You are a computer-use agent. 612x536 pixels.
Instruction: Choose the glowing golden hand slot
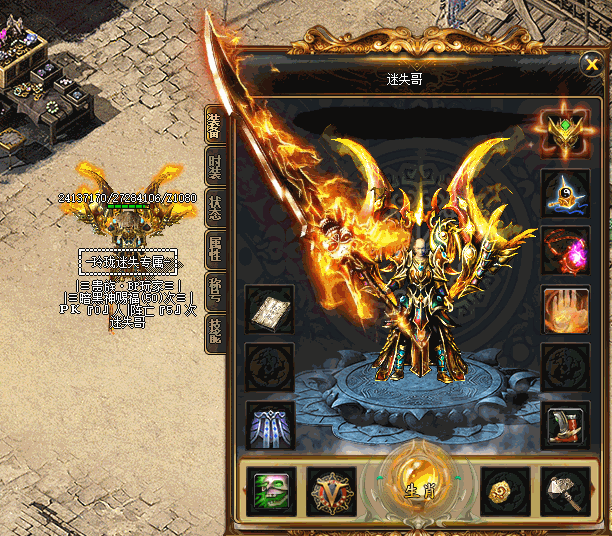(x=565, y=308)
